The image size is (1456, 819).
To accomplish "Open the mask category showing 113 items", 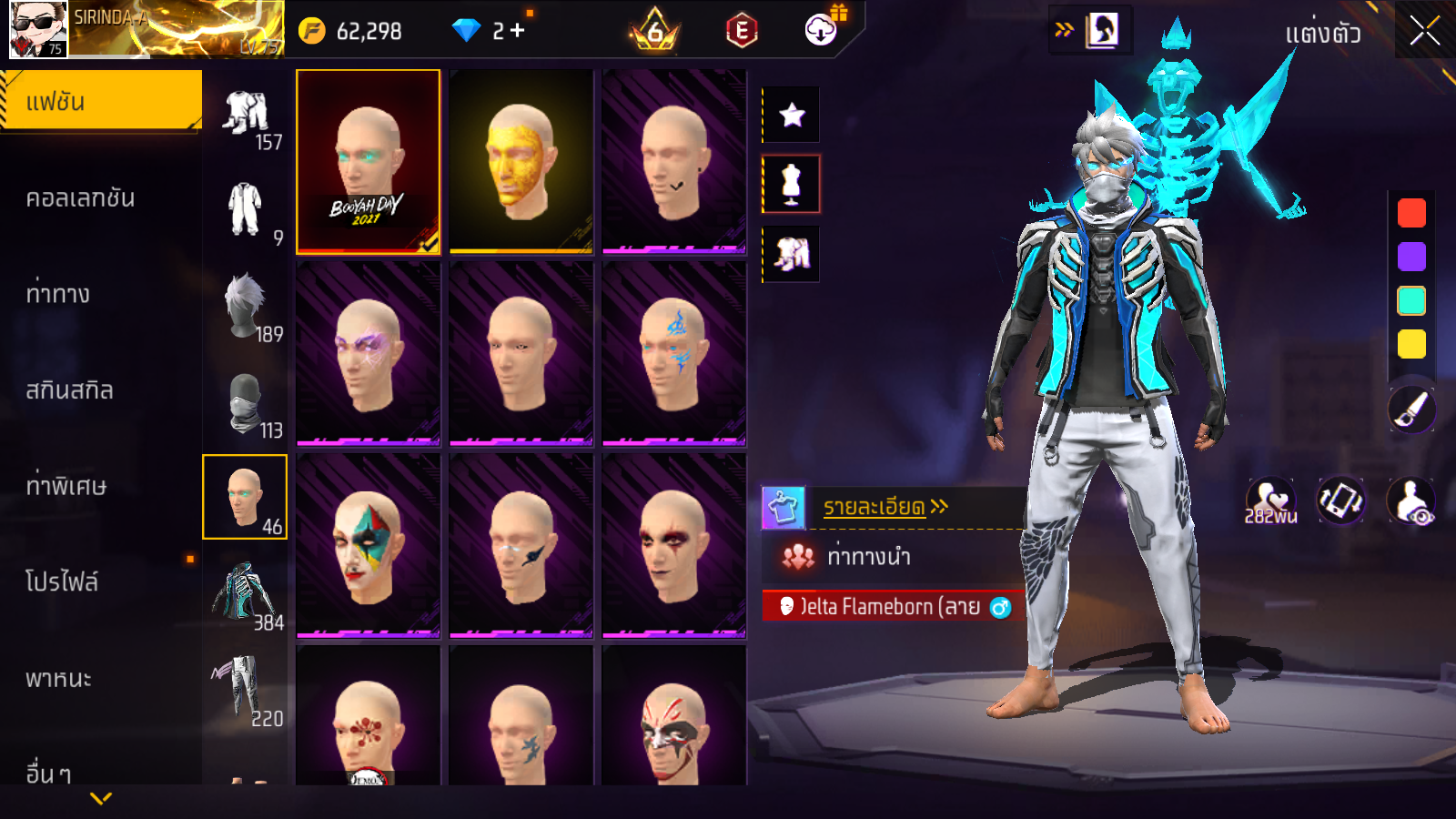I will click(x=248, y=405).
